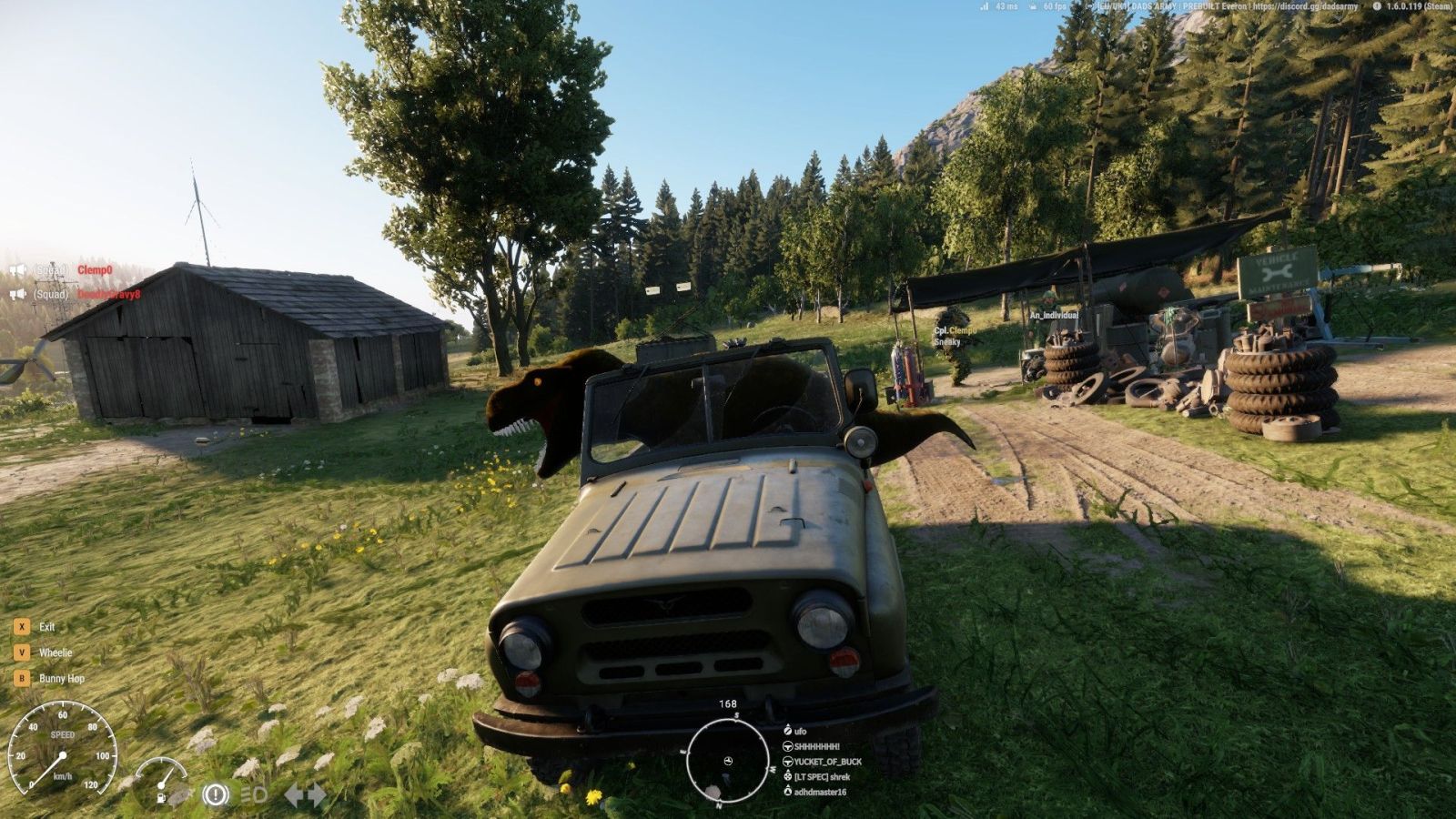
Task: Click the Exit vehicle action label
Action: (x=47, y=627)
